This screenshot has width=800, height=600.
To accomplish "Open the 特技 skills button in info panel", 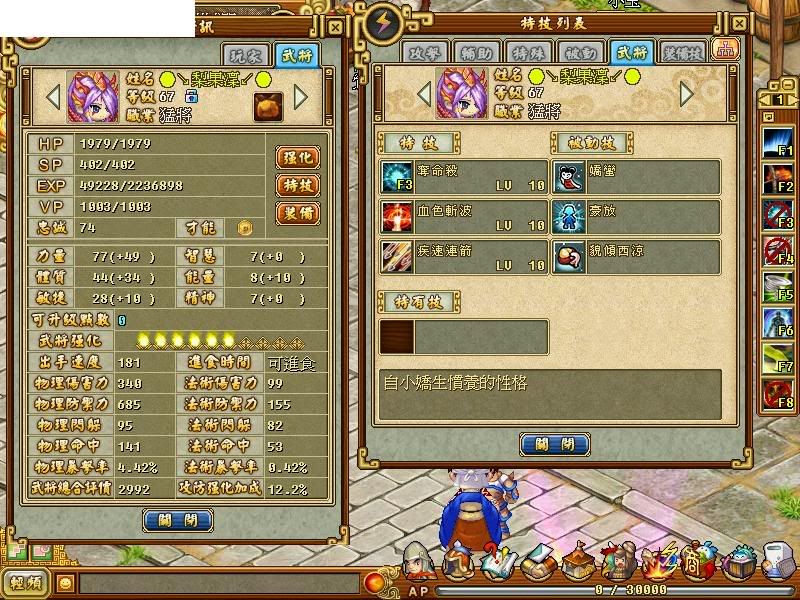I will pos(298,186).
